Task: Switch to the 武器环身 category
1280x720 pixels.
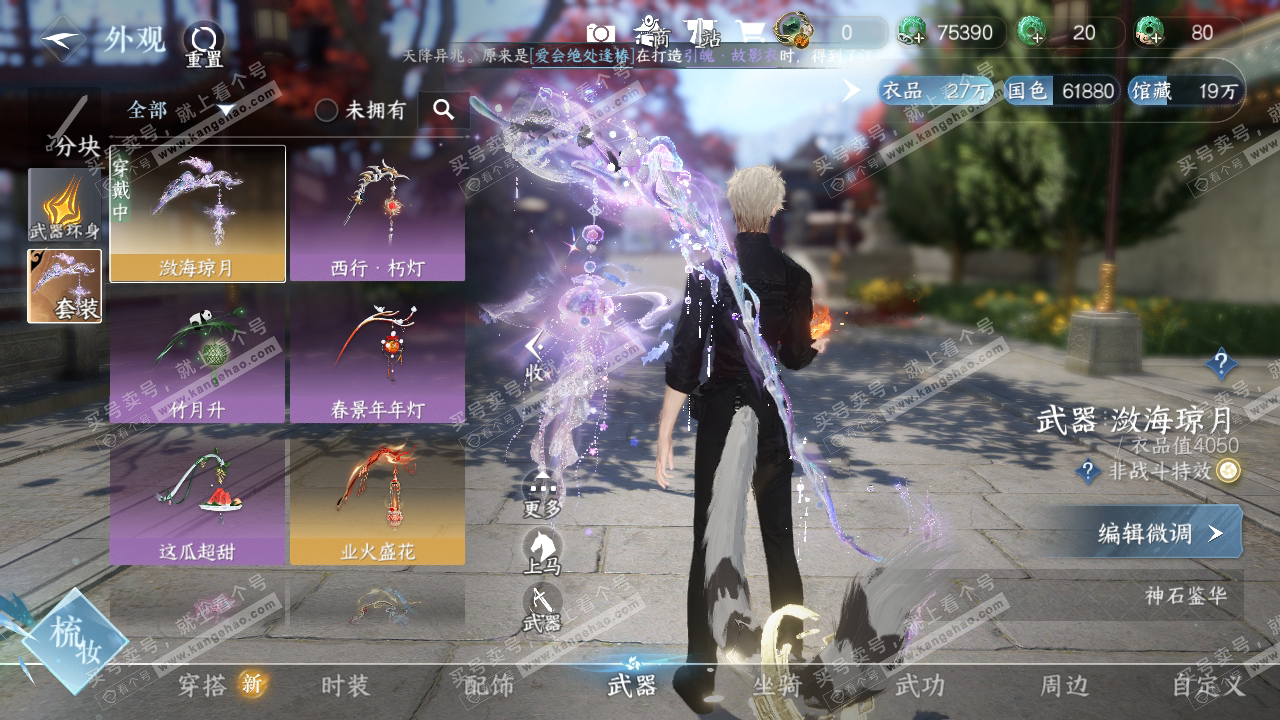Action: (64, 205)
